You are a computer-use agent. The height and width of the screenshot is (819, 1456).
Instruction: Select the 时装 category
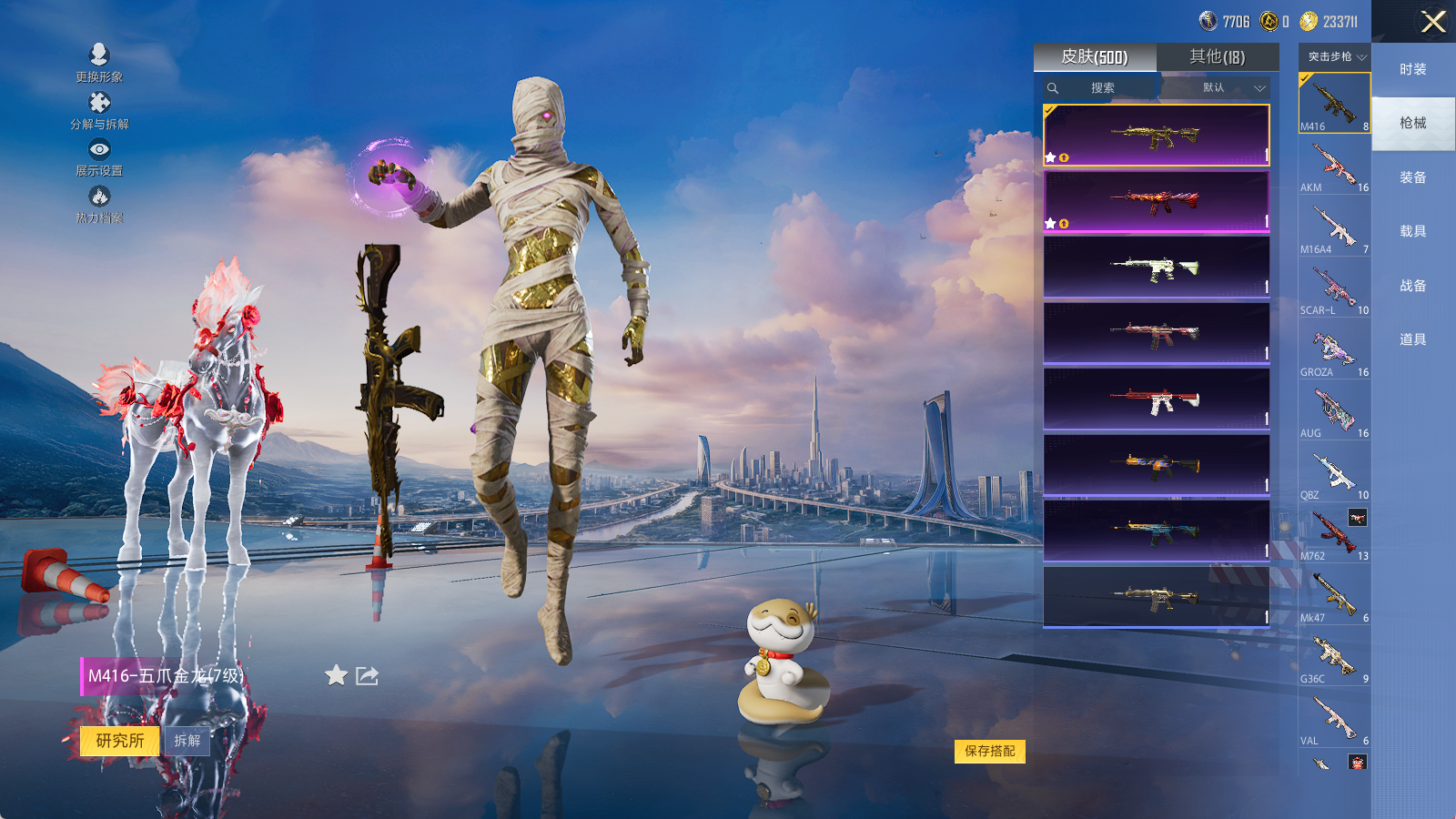[x=1413, y=69]
